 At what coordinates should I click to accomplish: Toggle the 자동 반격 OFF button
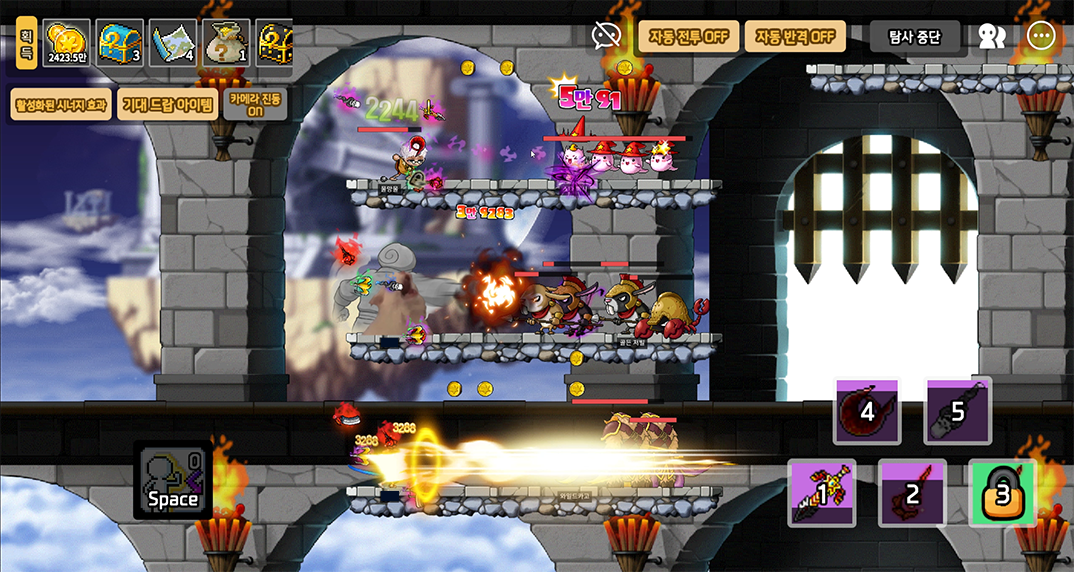(x=794, y=37)
